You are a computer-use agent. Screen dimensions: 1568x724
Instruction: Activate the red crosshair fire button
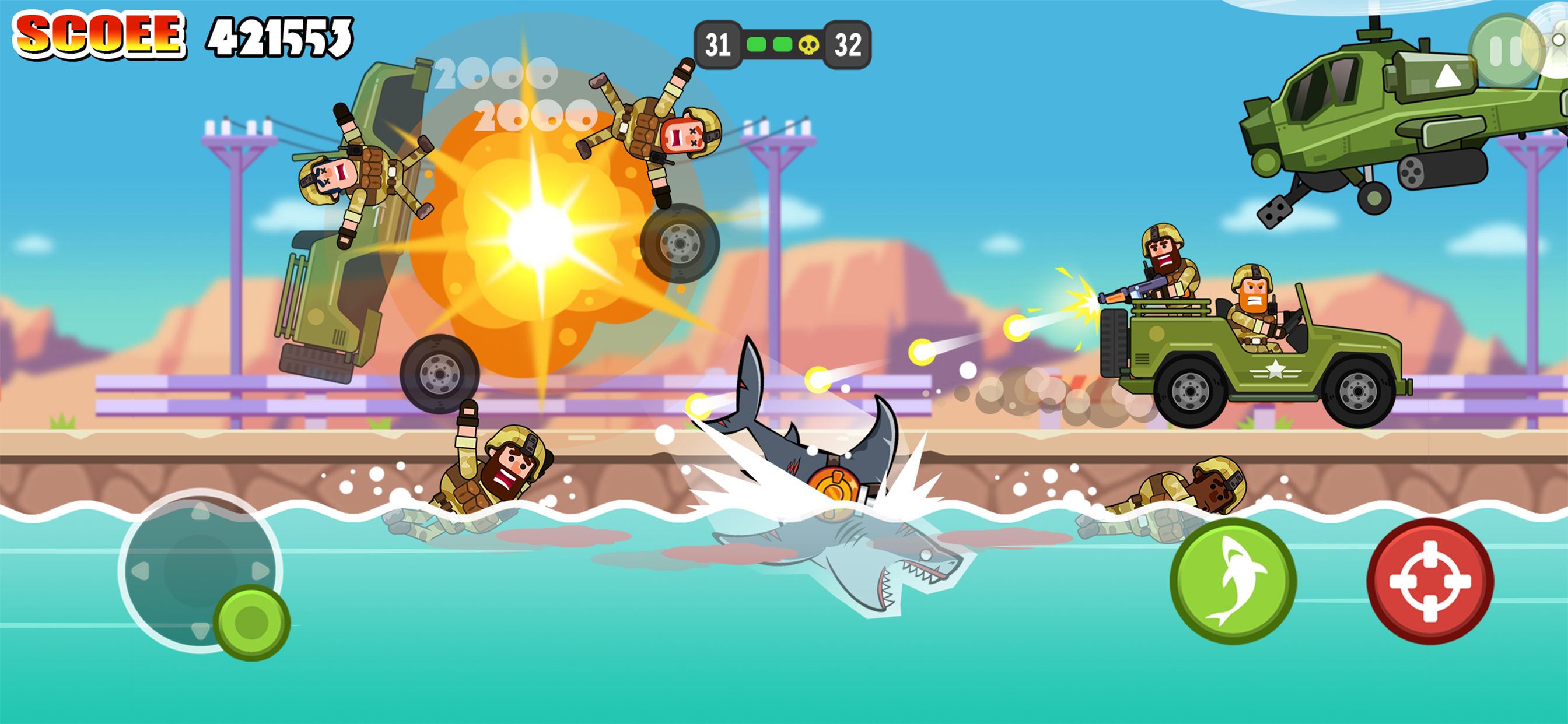(1430, 581)
